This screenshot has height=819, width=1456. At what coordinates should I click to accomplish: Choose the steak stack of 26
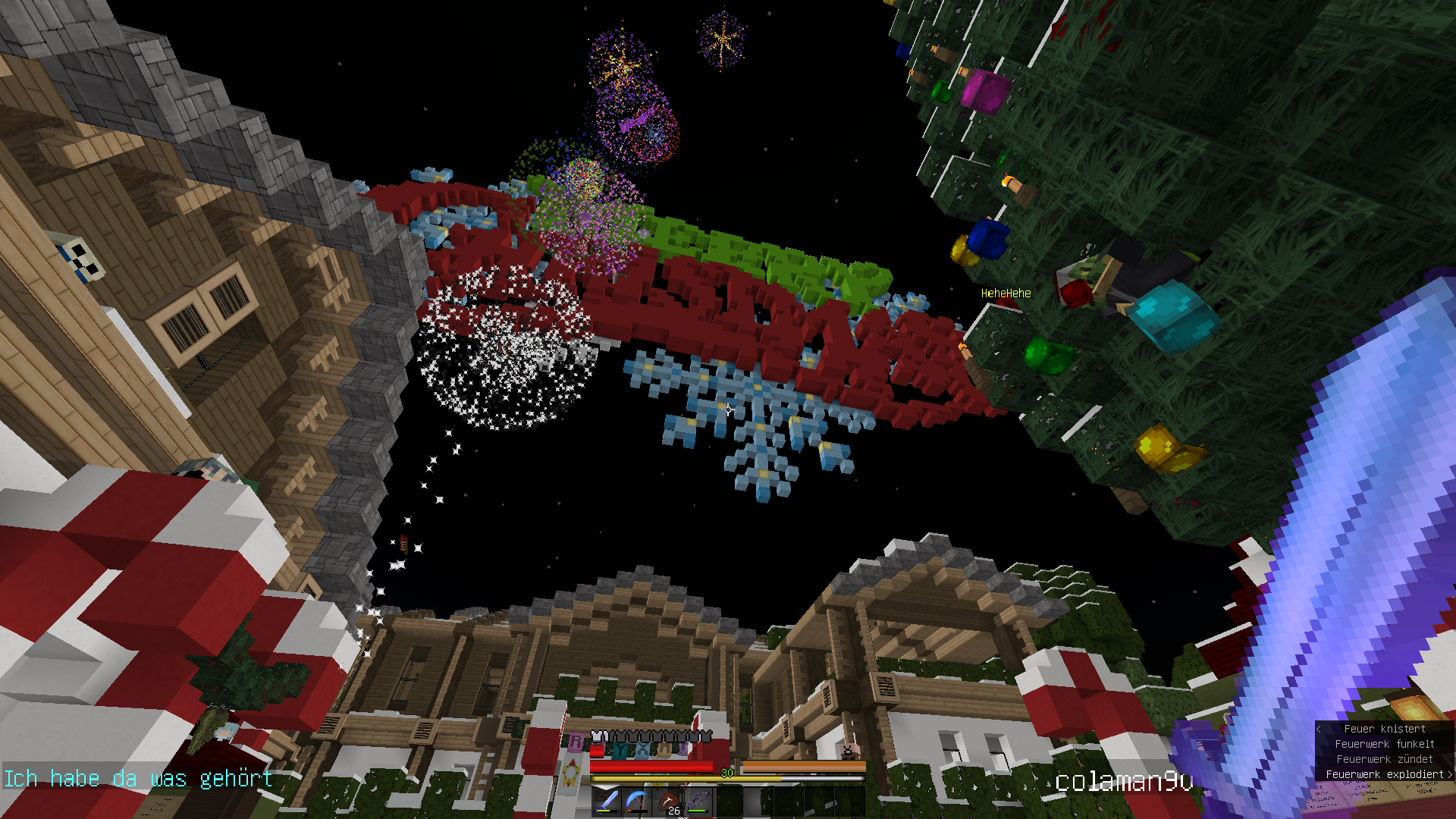tap(667, 802)
